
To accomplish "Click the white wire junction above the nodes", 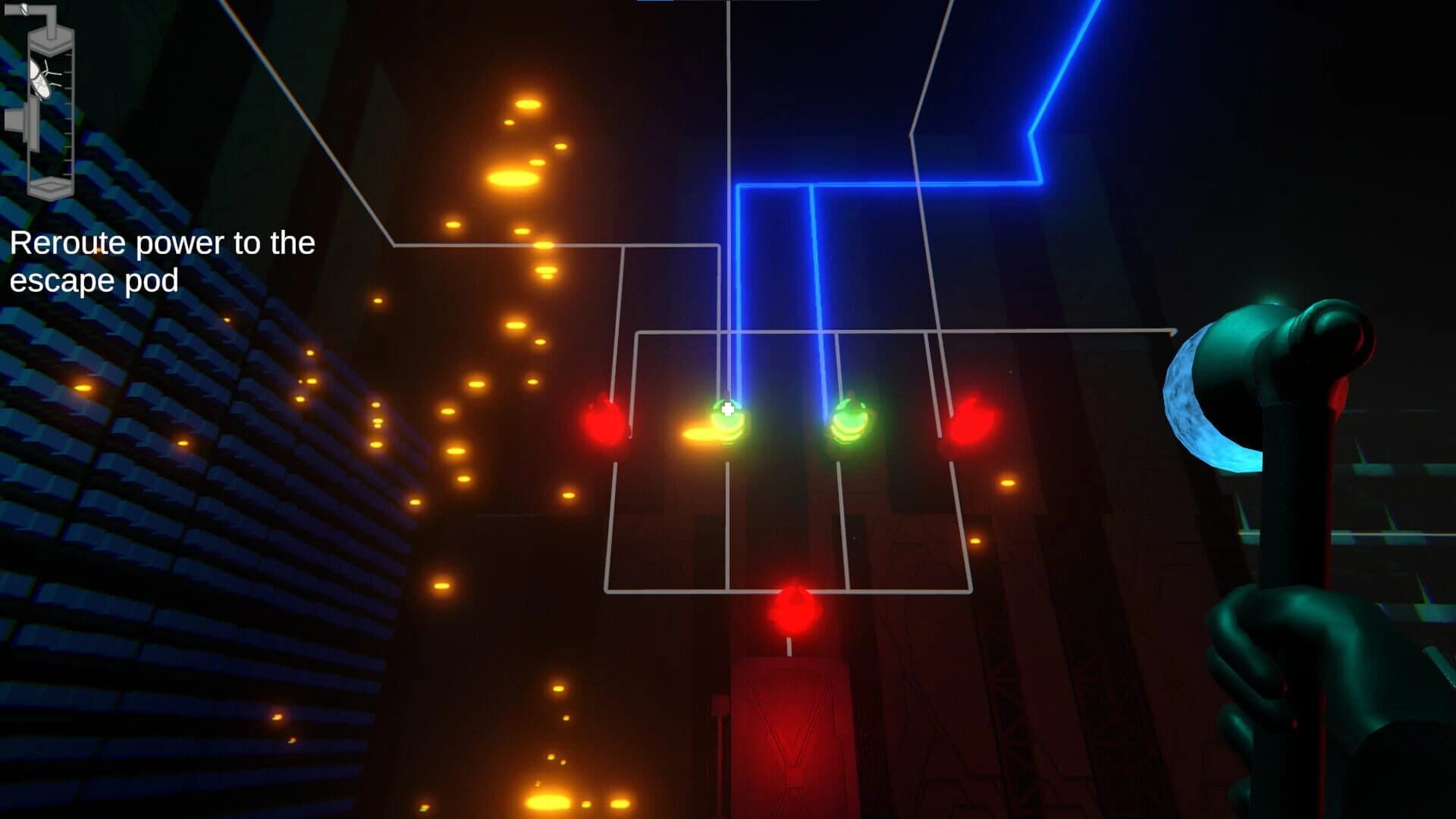I will tap(622, 246).
